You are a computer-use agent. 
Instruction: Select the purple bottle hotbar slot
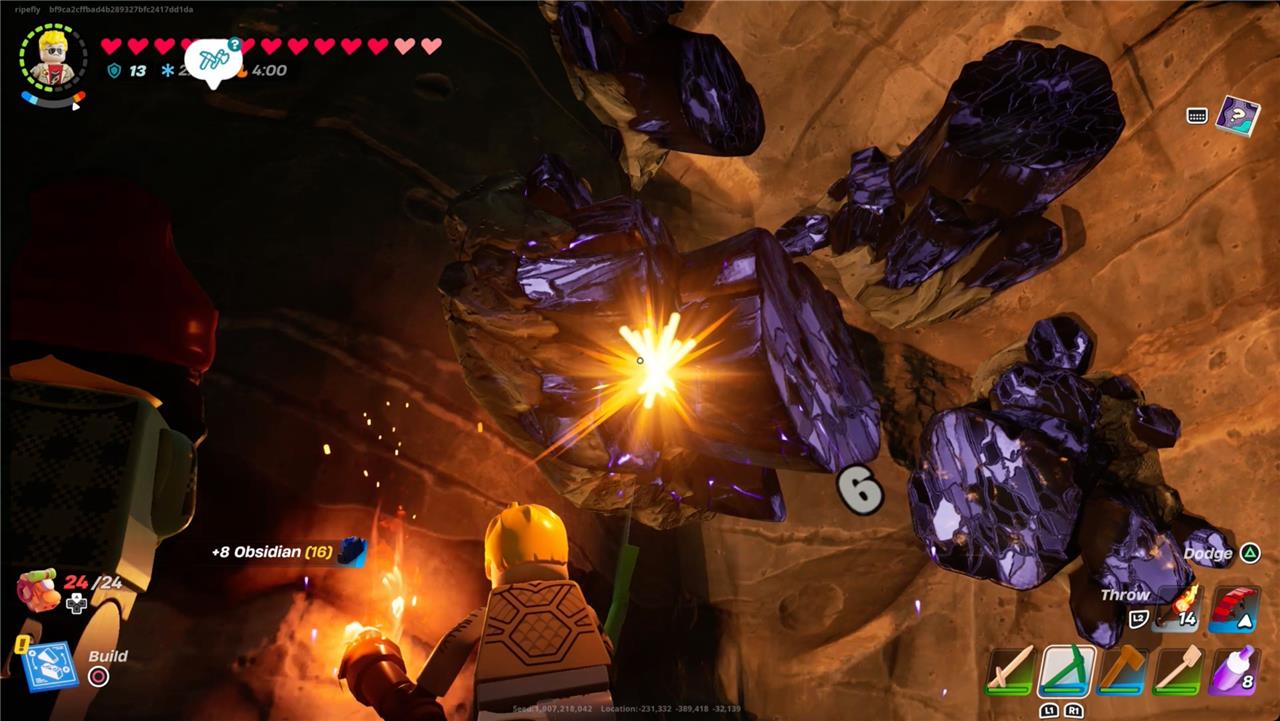(x=1233, y=669)
